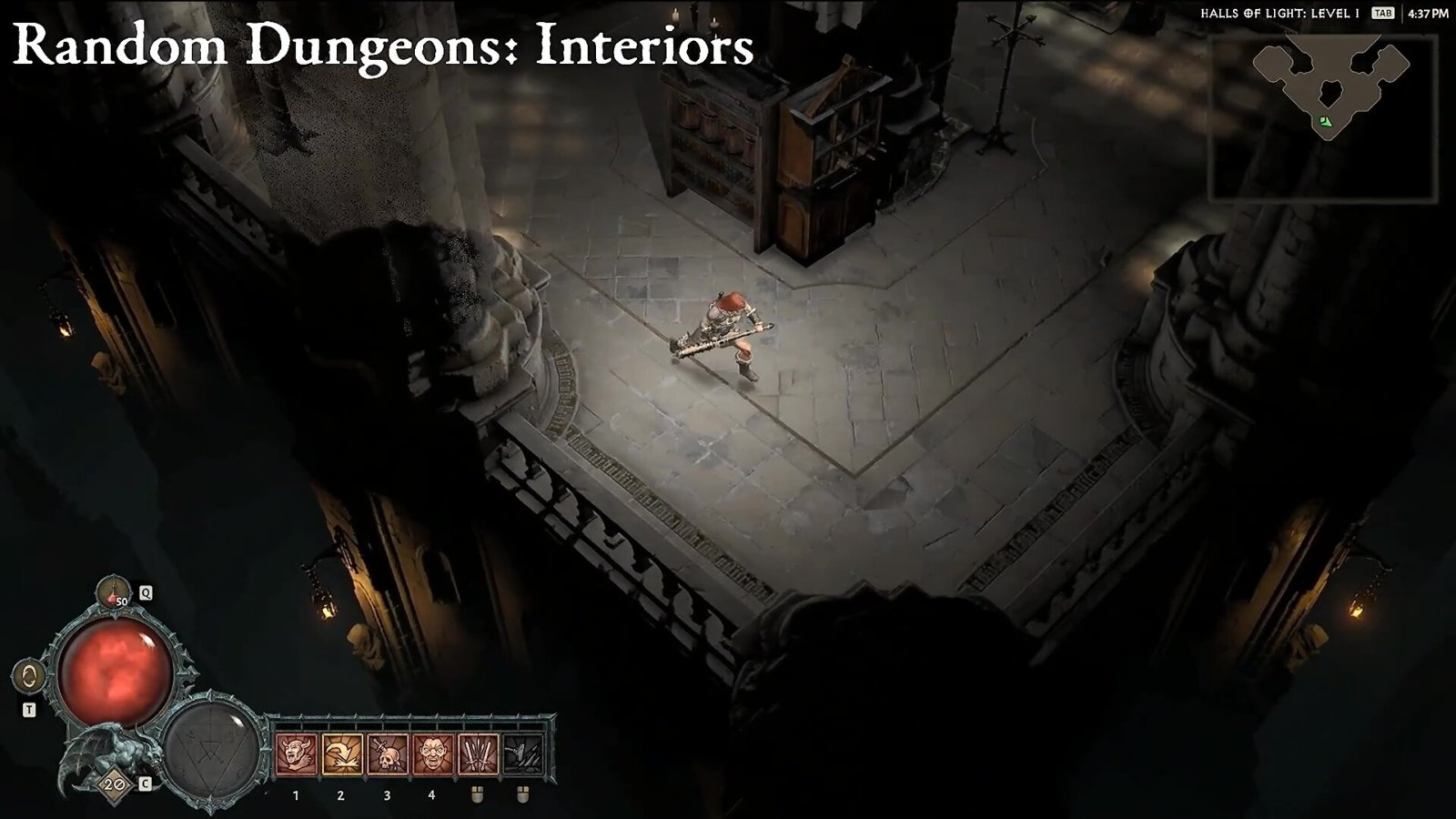Select the skull with dagger skill
The image size is (1456, 819).
pyautogui.click(x=388, y=754)
